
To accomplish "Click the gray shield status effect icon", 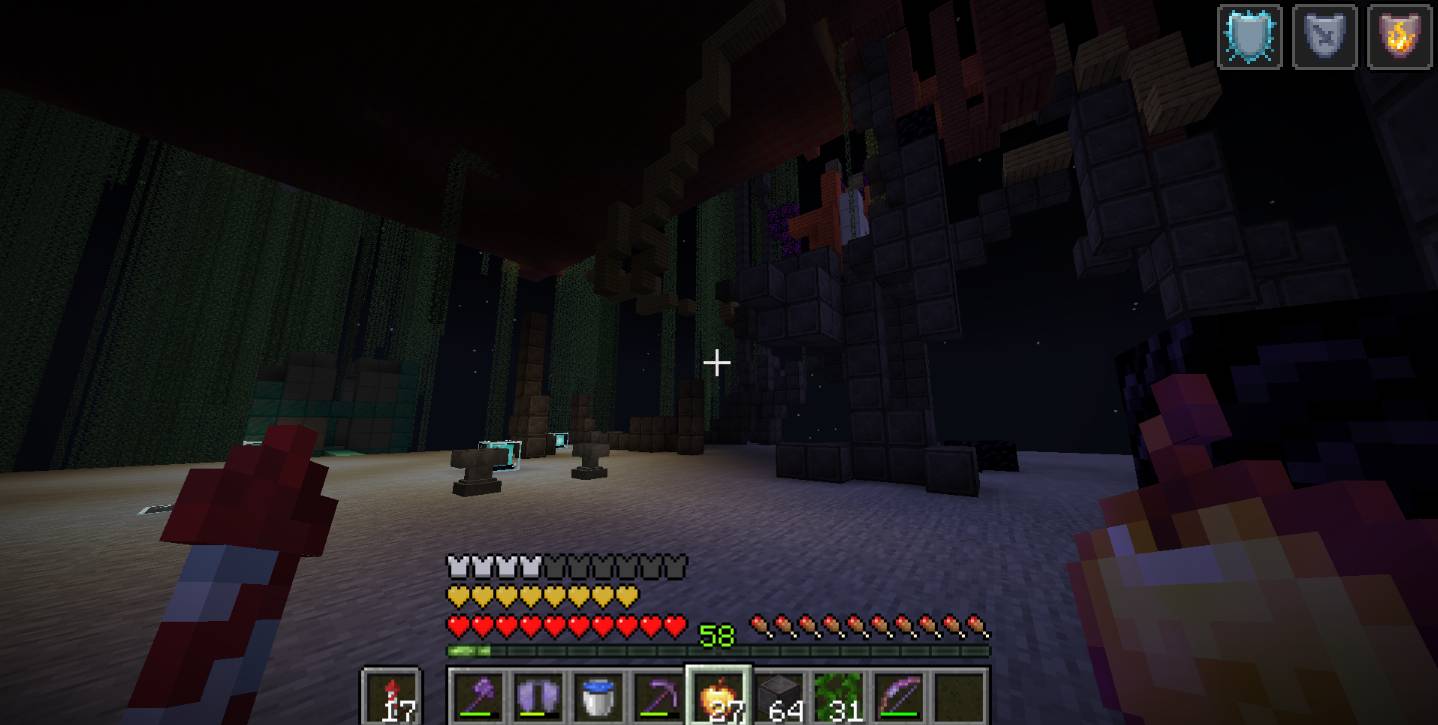I will pyautogui.click(x=1324, y=37).
